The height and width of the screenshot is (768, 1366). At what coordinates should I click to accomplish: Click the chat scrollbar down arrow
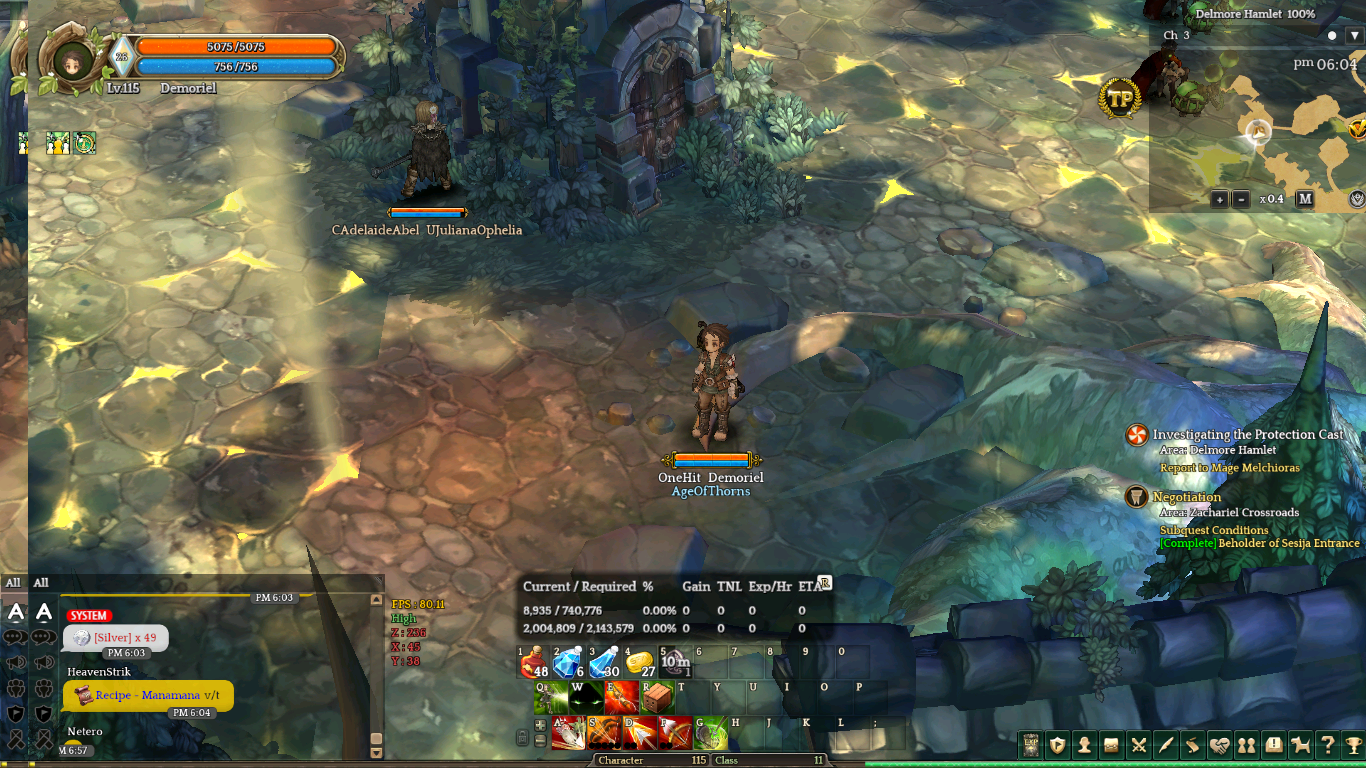tap(376, 752)
